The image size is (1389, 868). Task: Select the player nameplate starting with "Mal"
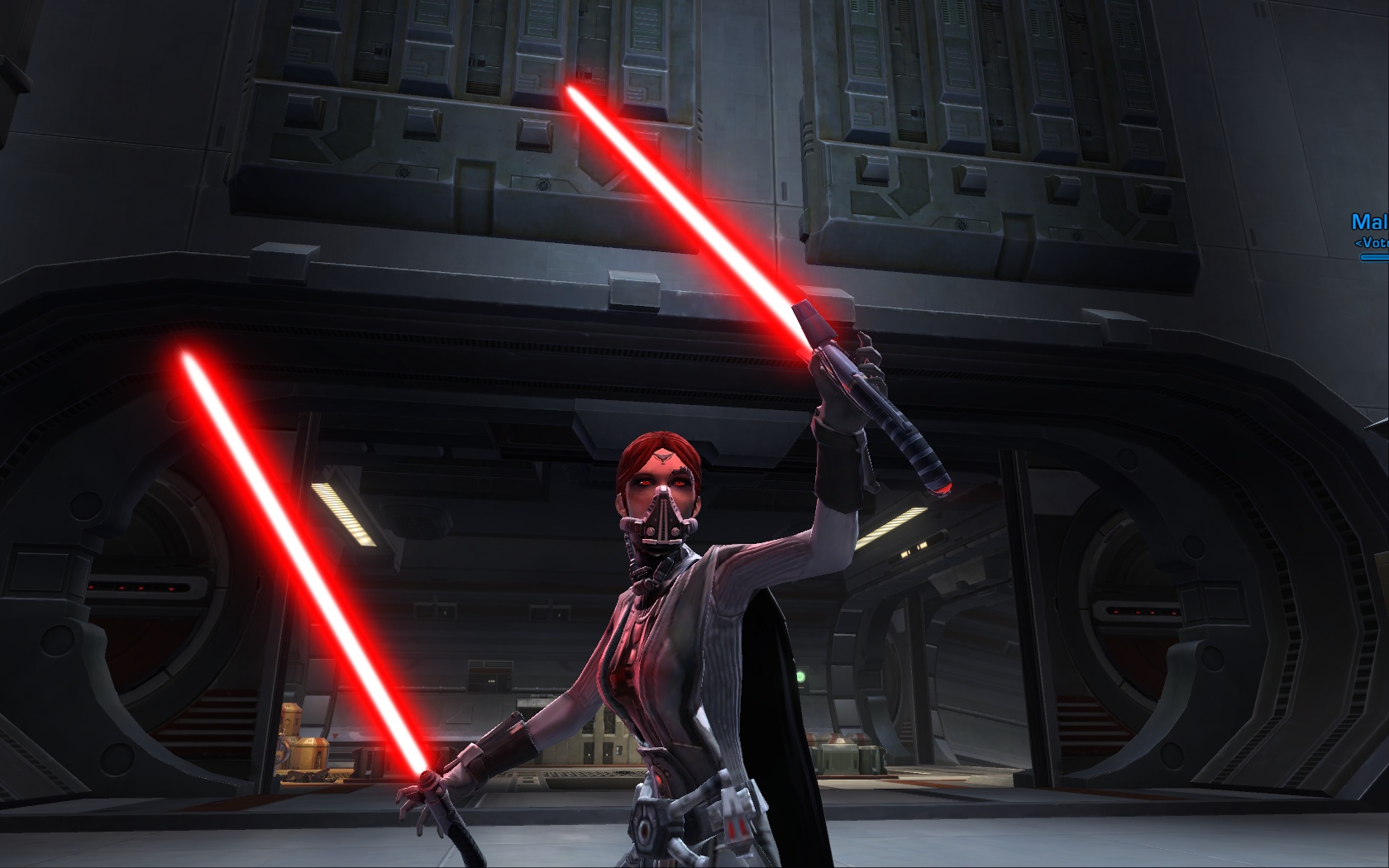coord(1370,222)
